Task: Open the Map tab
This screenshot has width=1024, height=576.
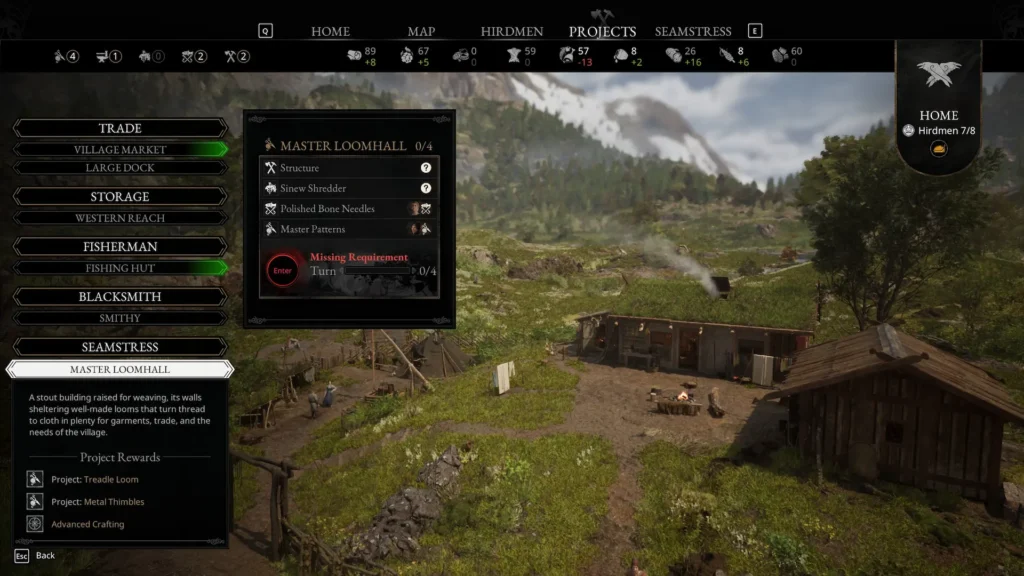Action: [421, 31]
